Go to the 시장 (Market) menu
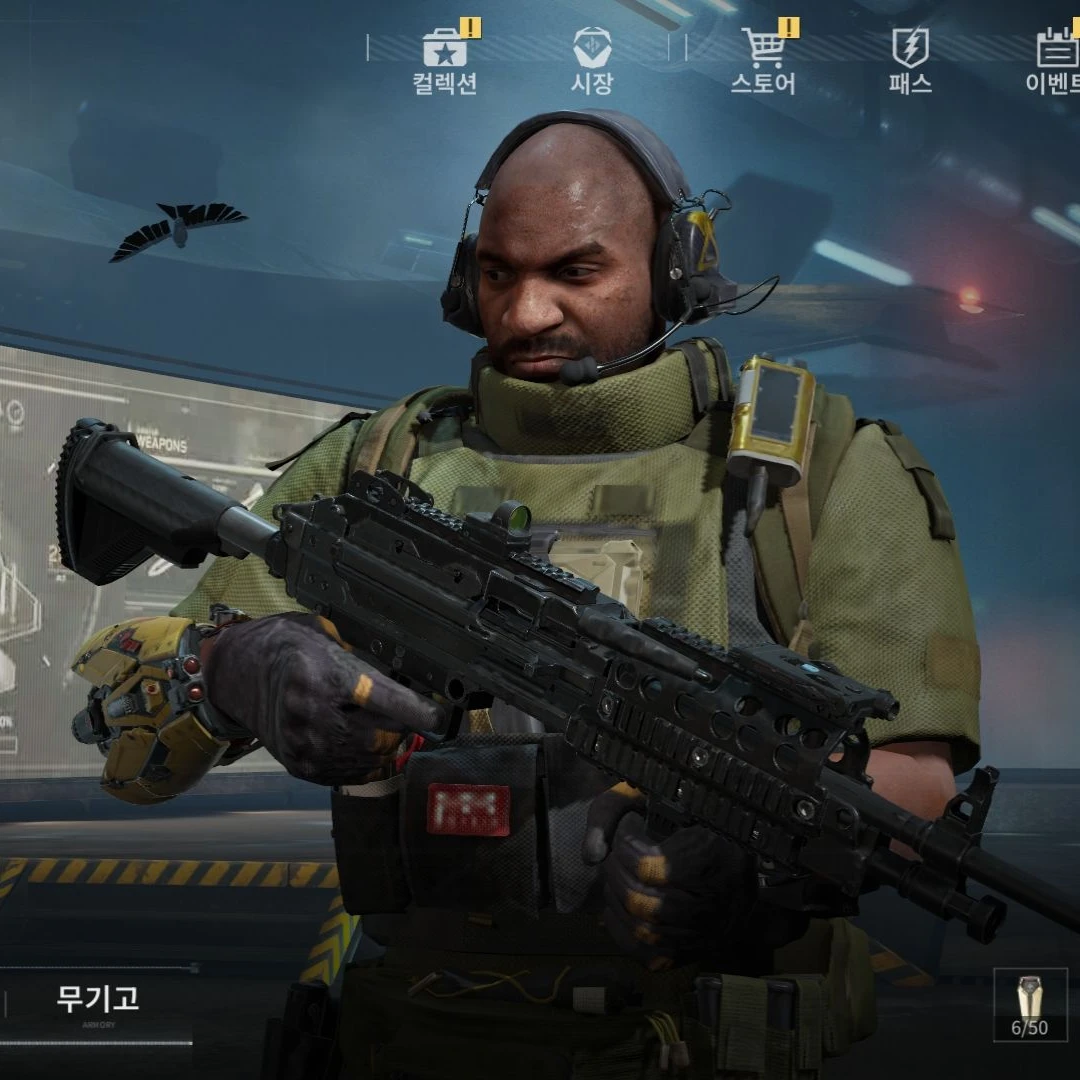Screen dimensions: 1080x1080 pos(592,60)
